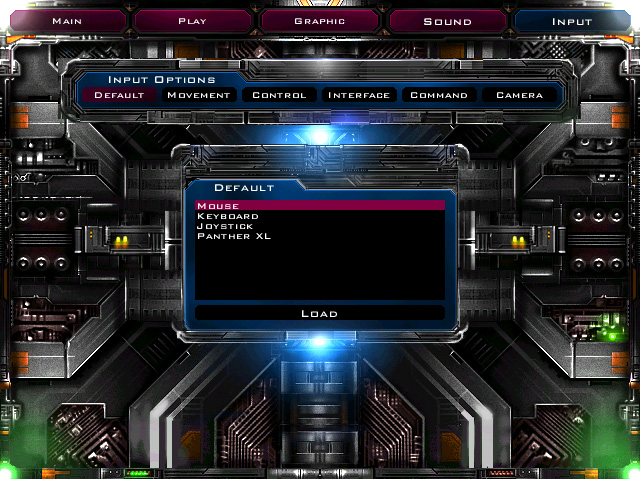Switch to the Camera sub-tab
This screenshot has width=640, height=479.
(x=519, y=96)
